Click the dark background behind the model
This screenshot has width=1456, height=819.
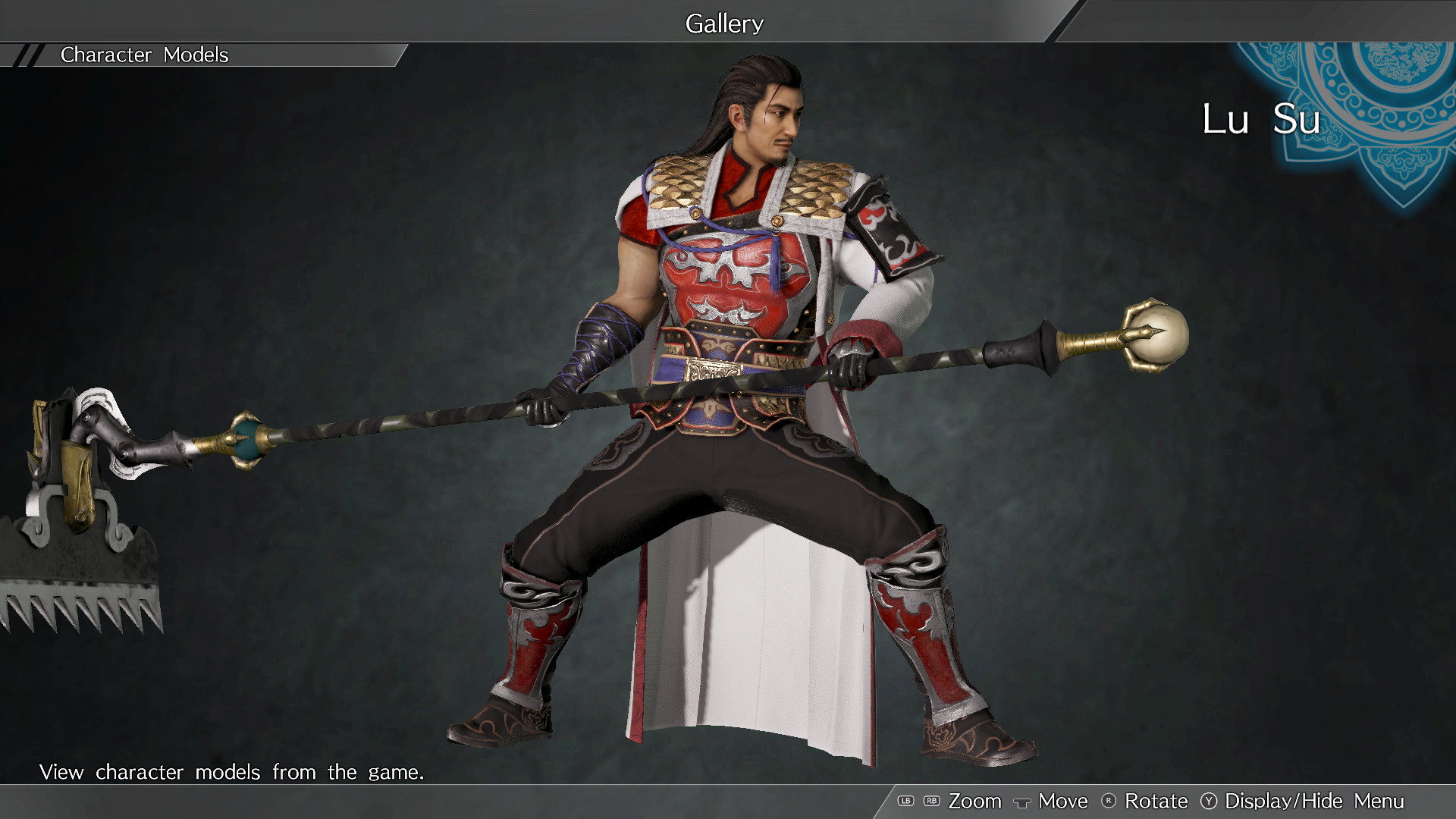coord(303,227)
